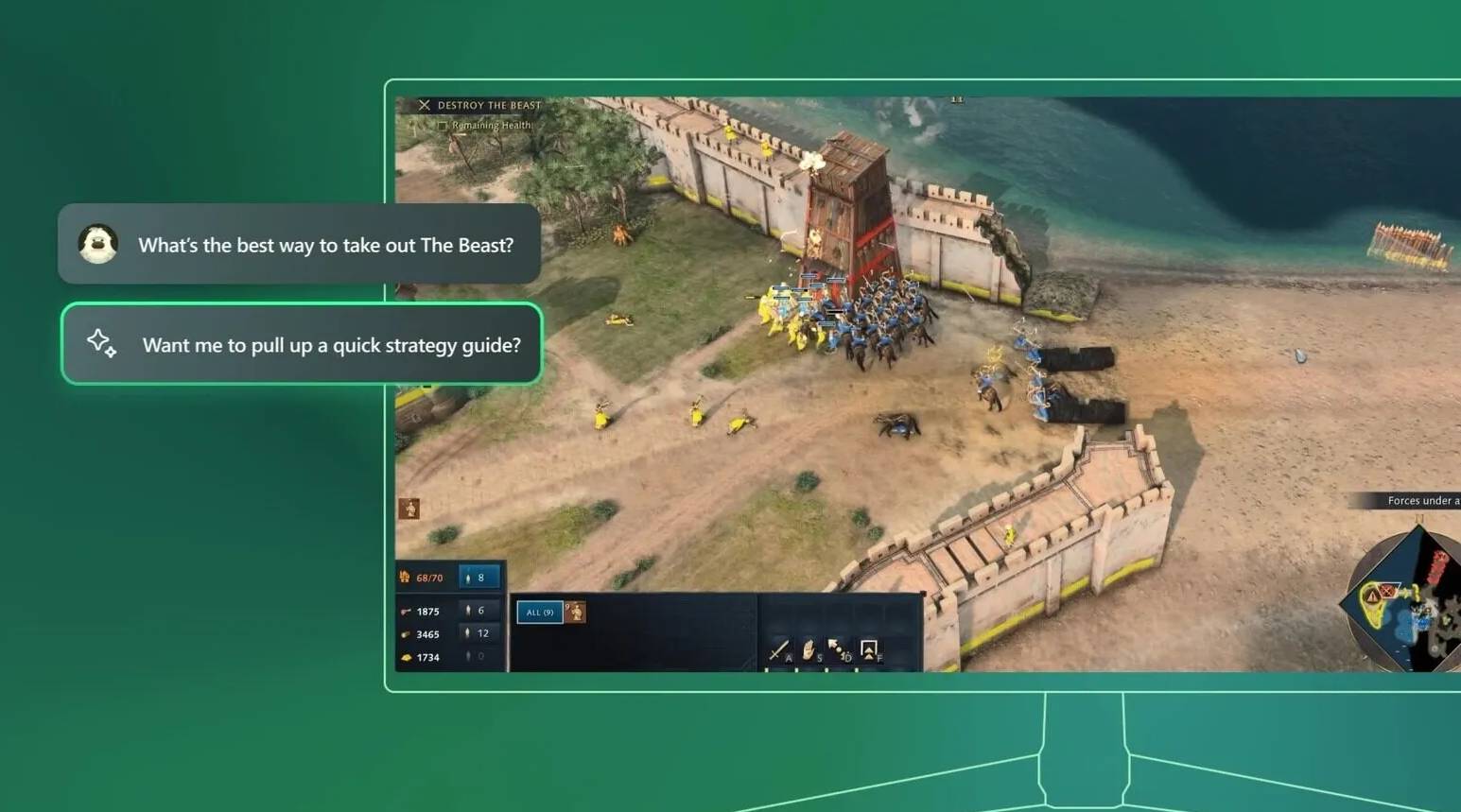
Task: Select the ALL (9) unit group tab
Action: tap(539, 613)
